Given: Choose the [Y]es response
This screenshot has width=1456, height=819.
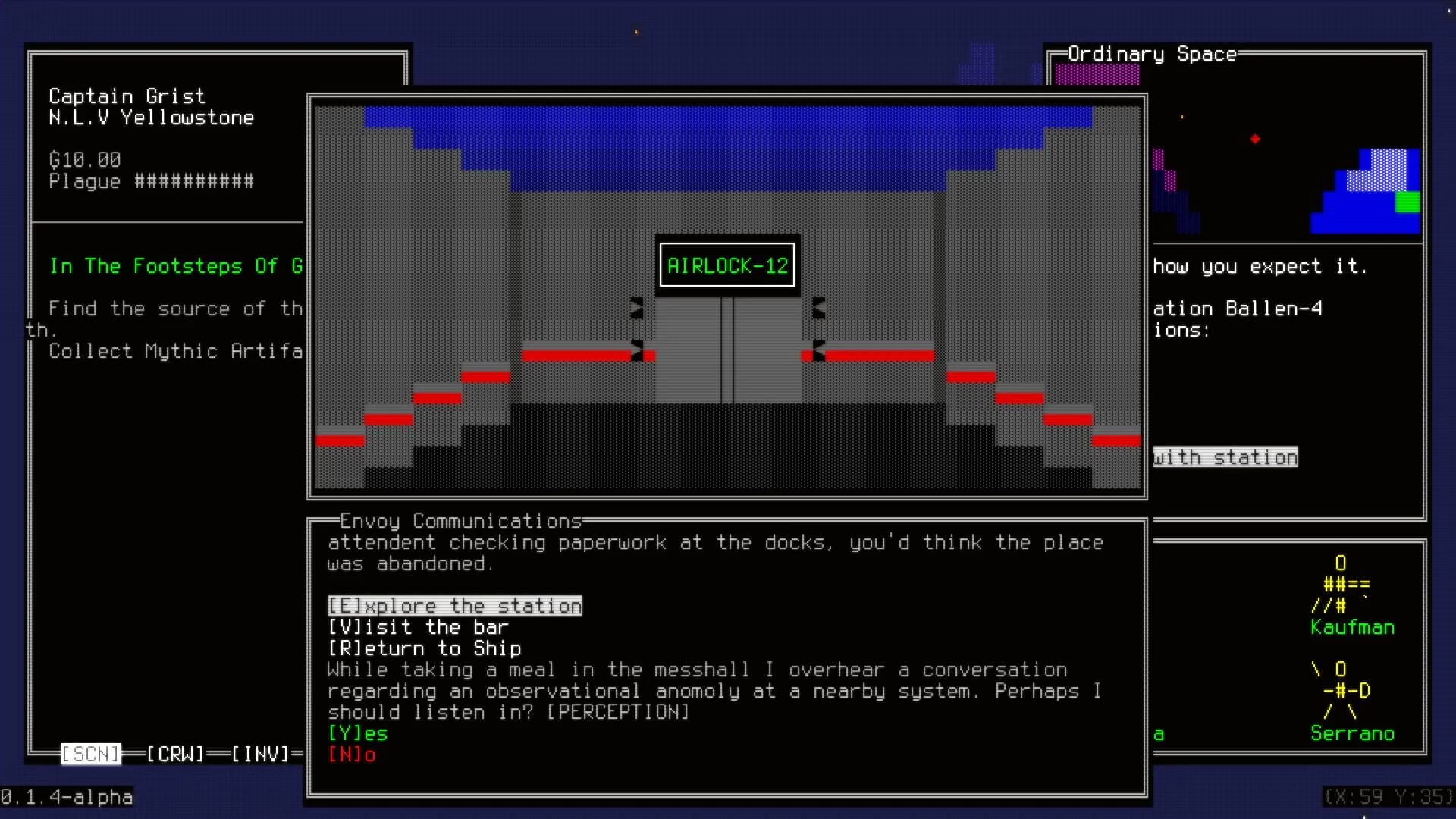Looking at the screenshot, I should 357,733.
